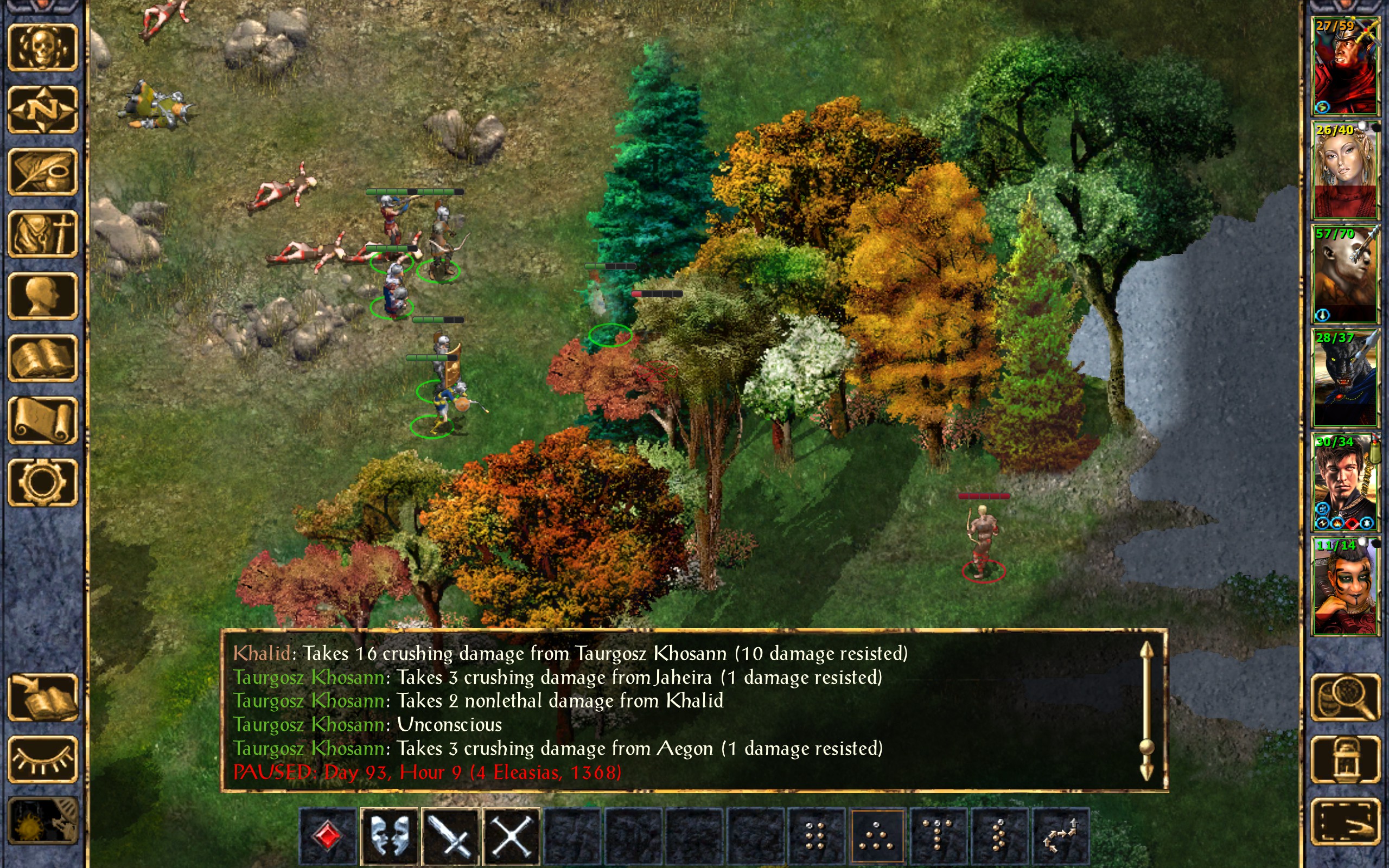
Task: Select the dark panther-like portrait with 28/37 health
Action: point(1345,378)
